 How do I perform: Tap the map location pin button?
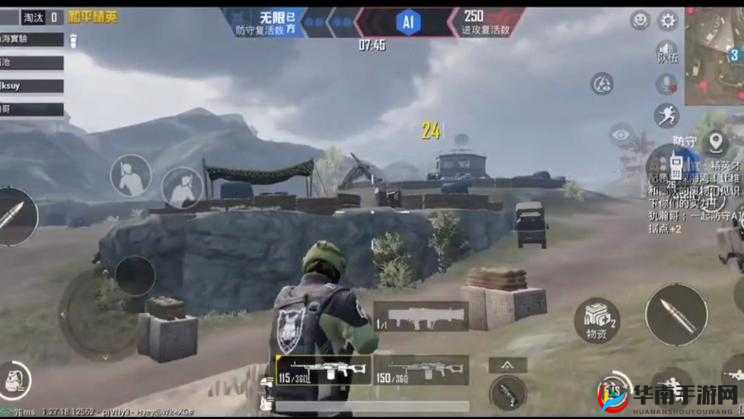coord(714,141)
